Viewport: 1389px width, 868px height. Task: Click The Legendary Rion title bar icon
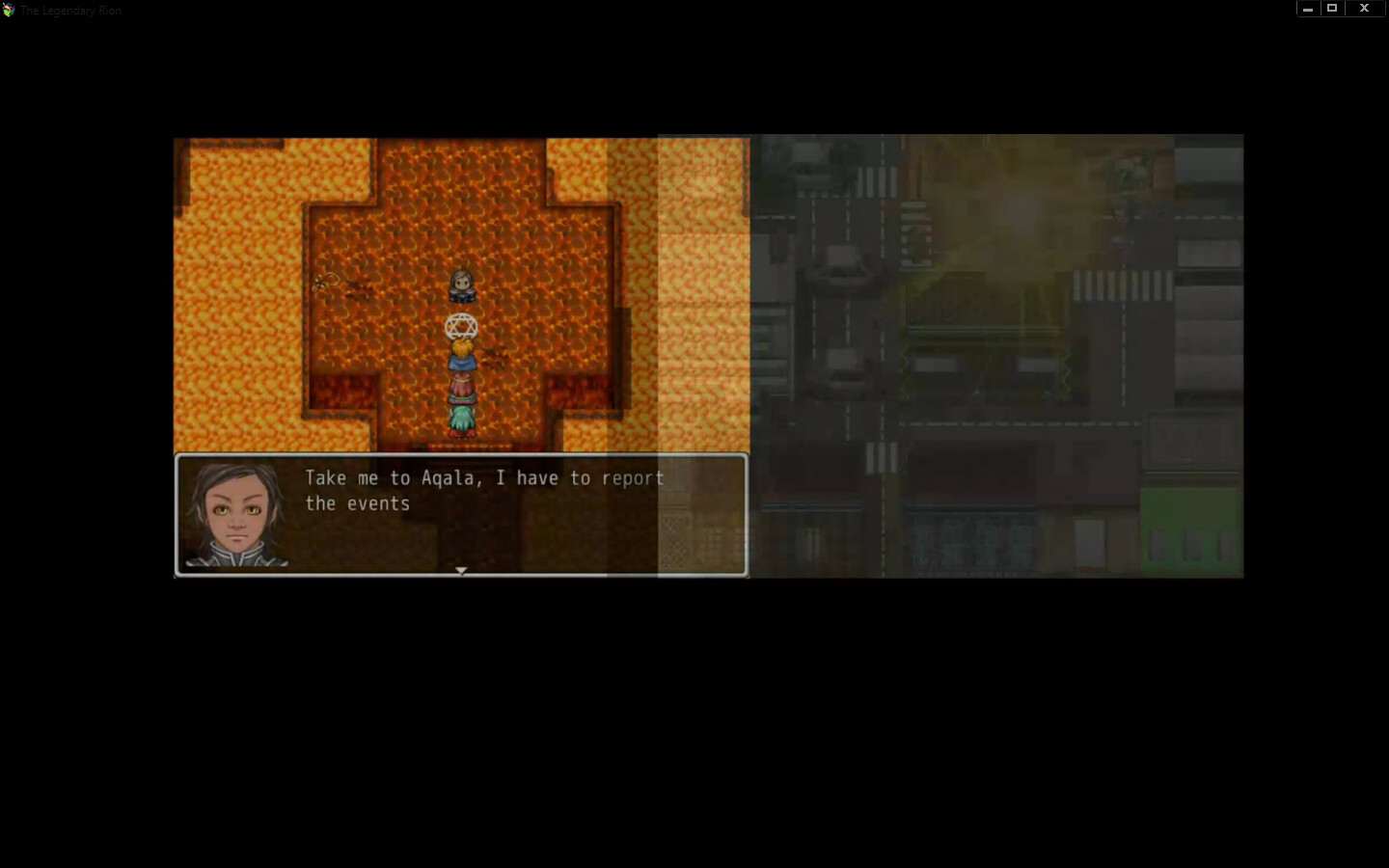[x=10, y=10]
